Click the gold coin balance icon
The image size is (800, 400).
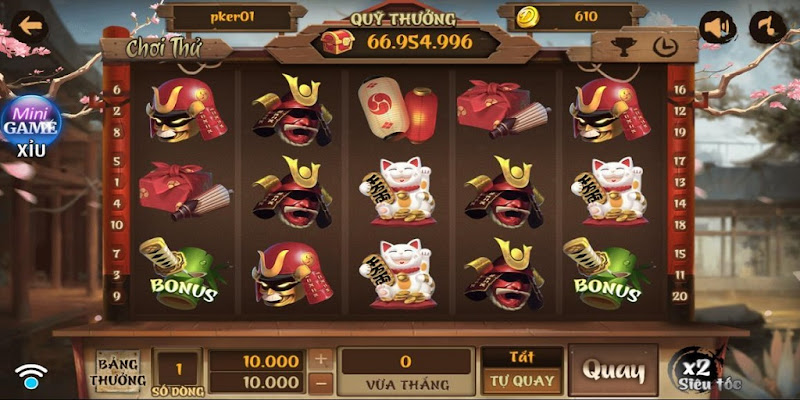point(528,17)
